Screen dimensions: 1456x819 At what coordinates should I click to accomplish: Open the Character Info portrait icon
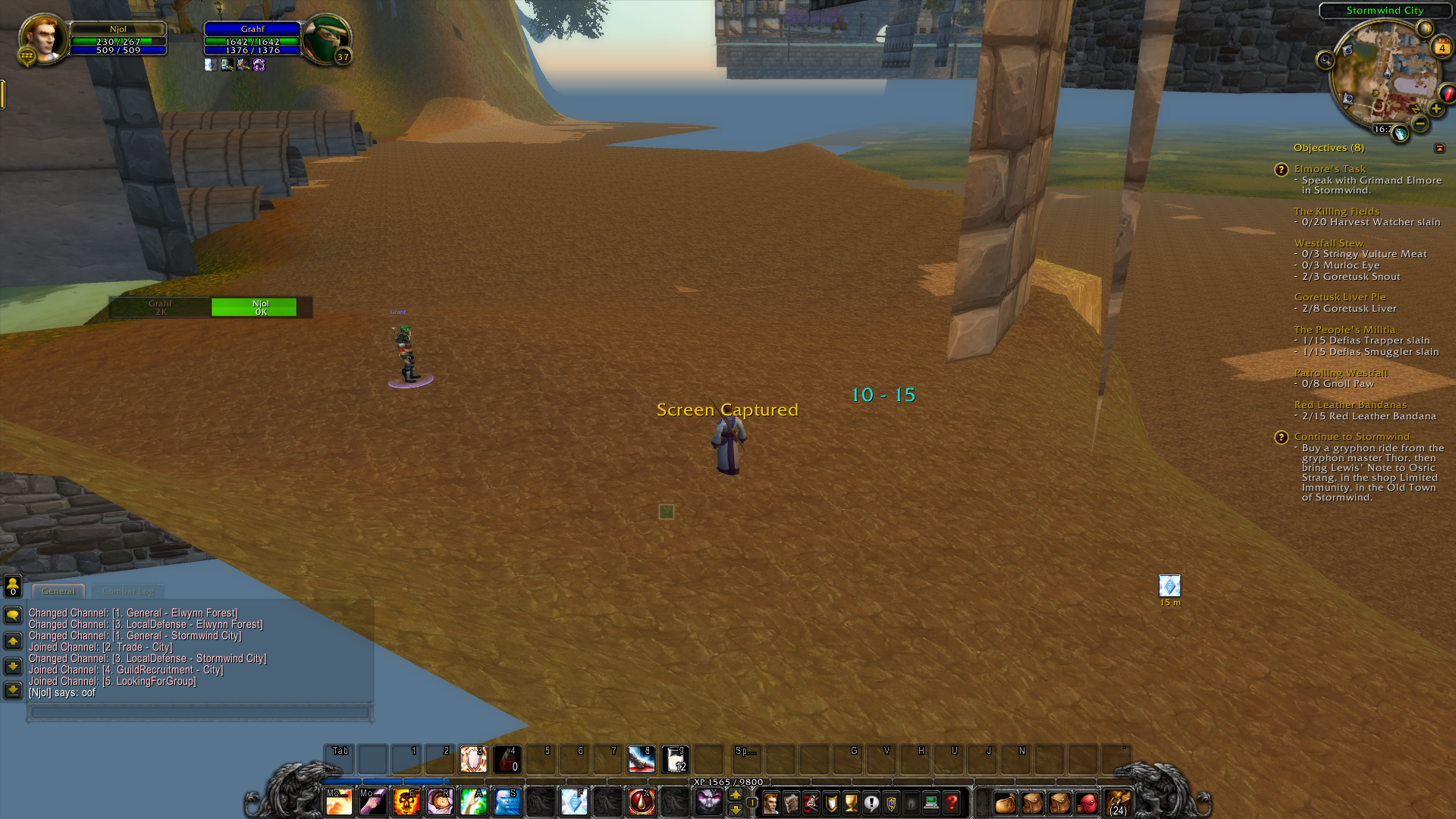[771, 802]
